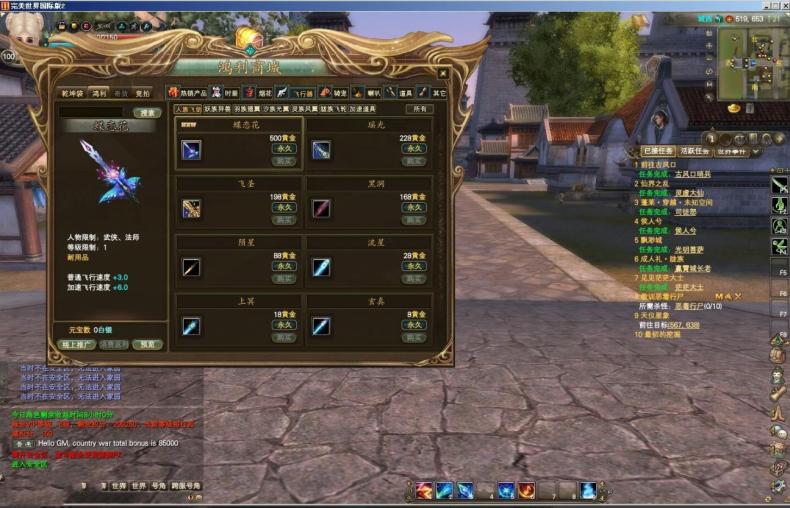Screen dimensions: 790x508
Task: Click the 预览 preview button
Action: [148, 344]
